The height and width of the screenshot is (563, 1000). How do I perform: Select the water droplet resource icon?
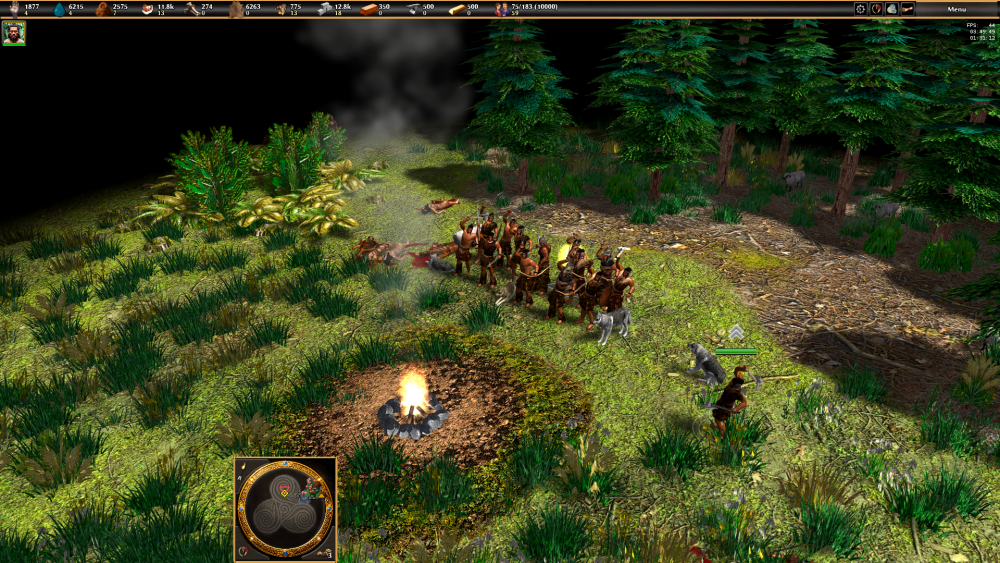tap(58, 9)
